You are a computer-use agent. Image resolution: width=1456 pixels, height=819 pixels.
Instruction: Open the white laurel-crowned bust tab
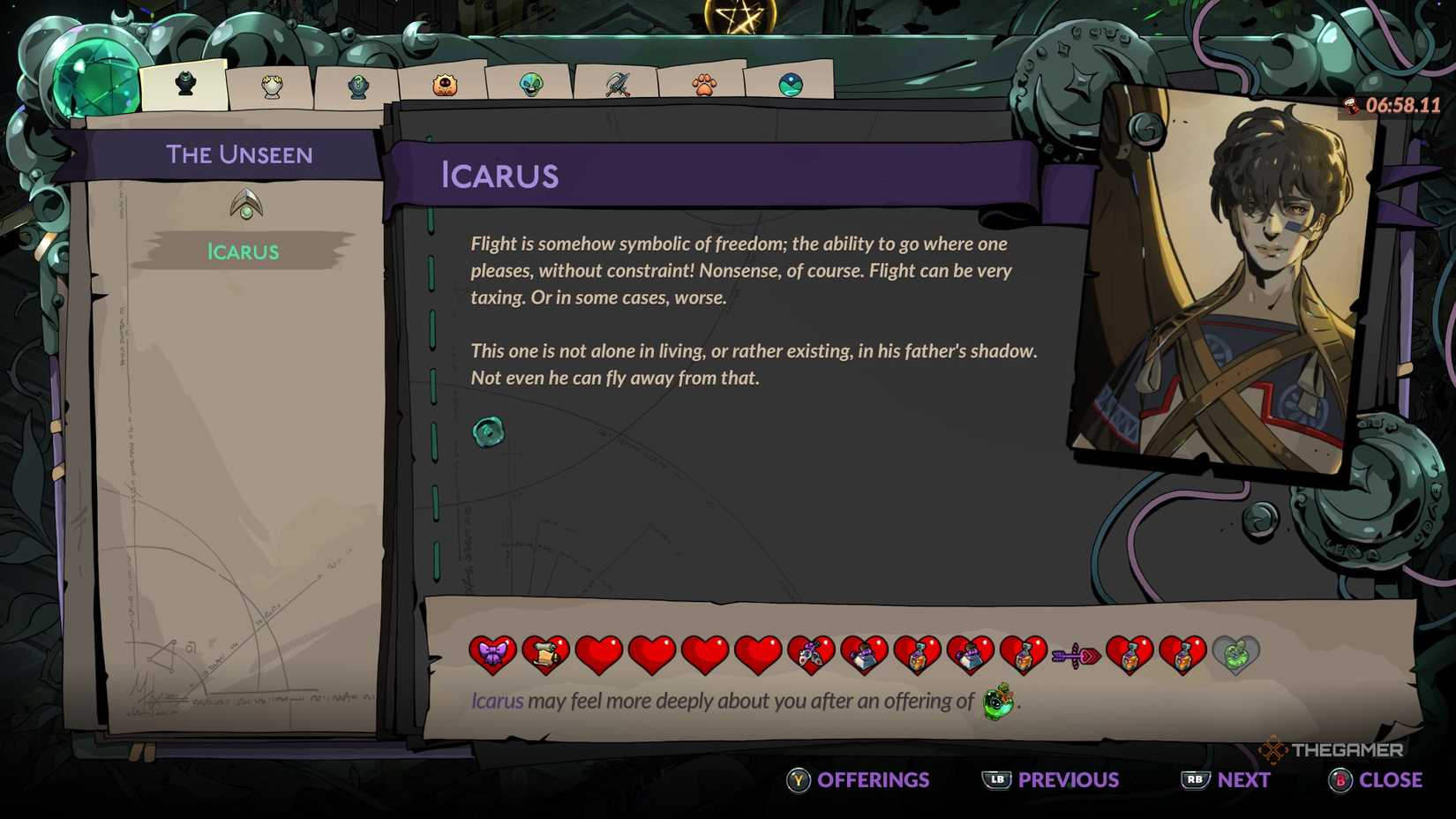pyautogui.click(x=272, y=86)
